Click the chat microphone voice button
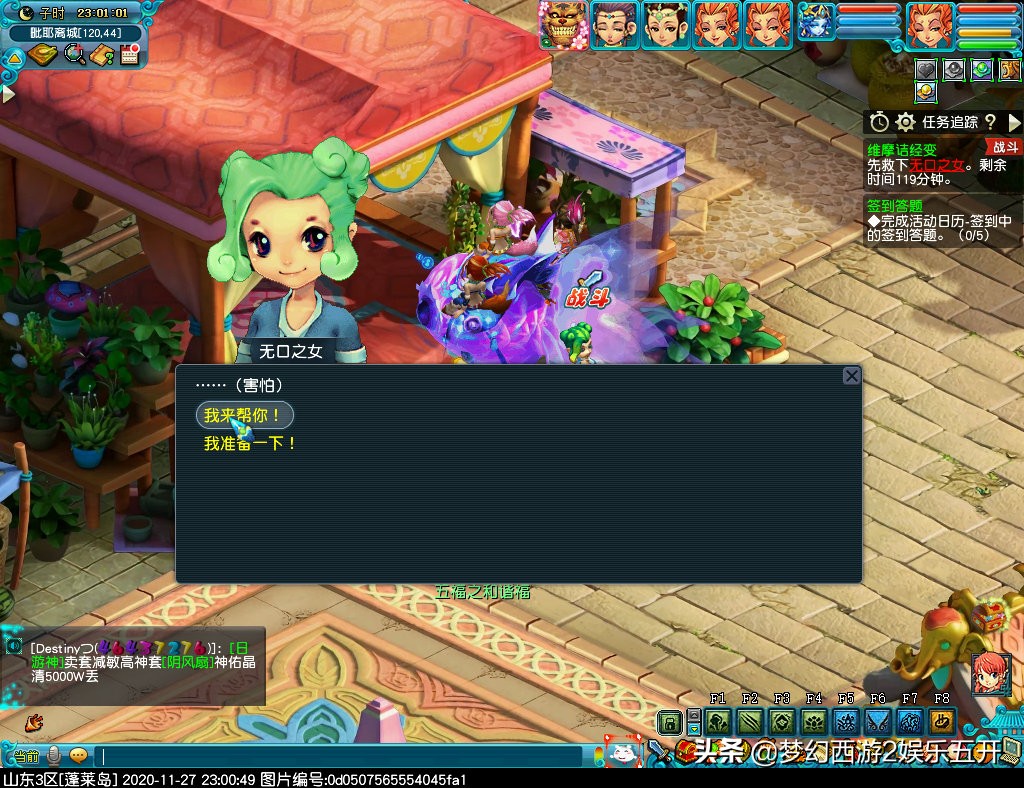This screenshot has width=1024, height=788. pyautogui.click(x=54, y=756)
